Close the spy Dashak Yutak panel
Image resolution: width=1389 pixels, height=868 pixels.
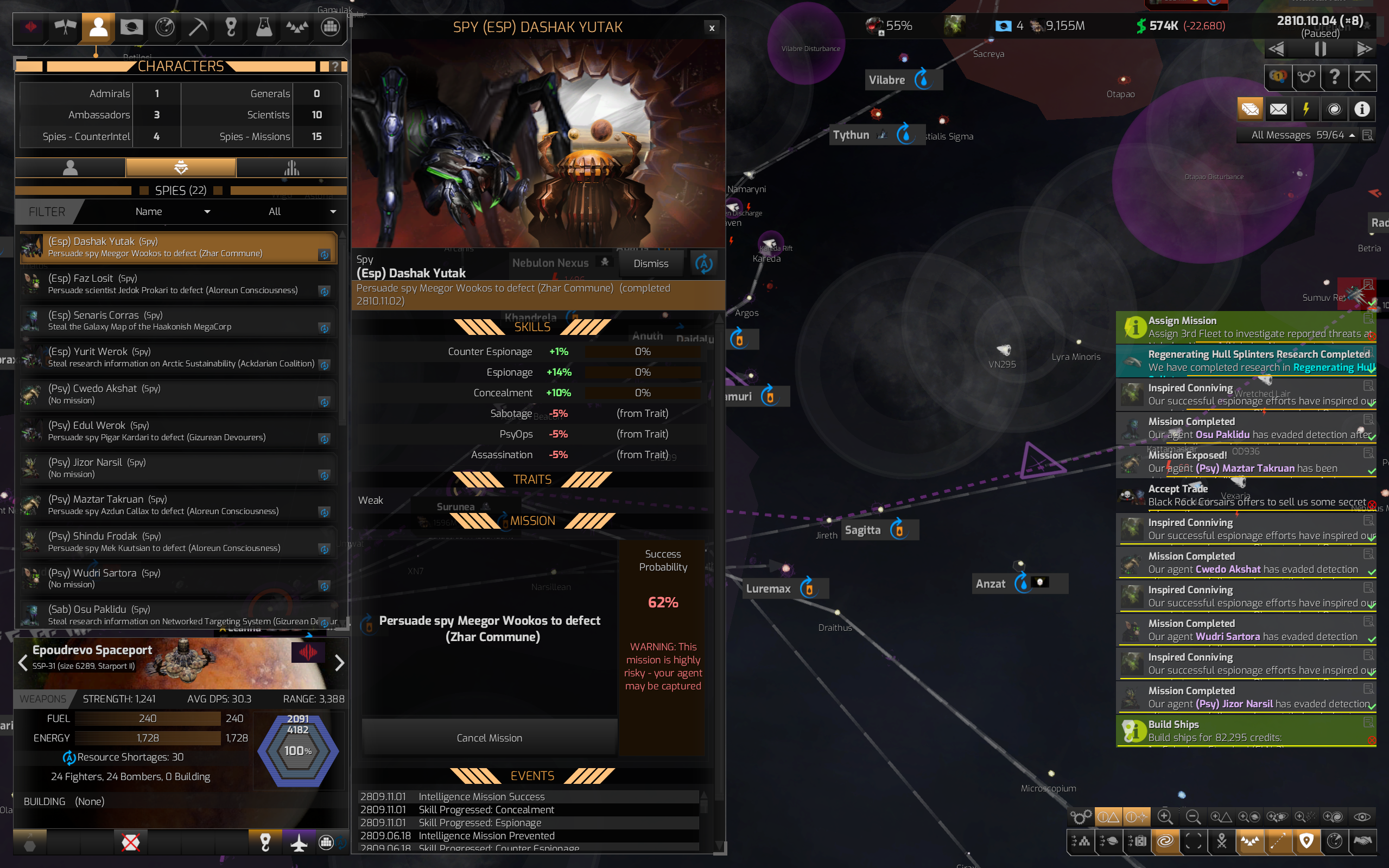click(x=712, y=28)
